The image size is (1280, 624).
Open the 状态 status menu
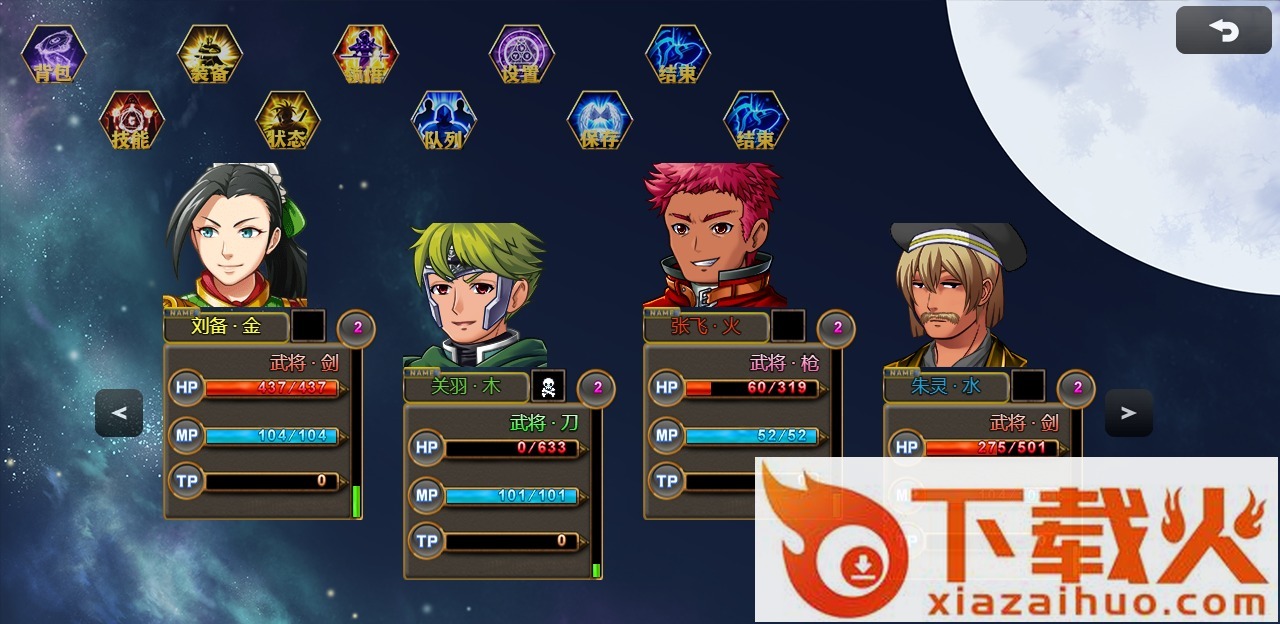point(288,120)
